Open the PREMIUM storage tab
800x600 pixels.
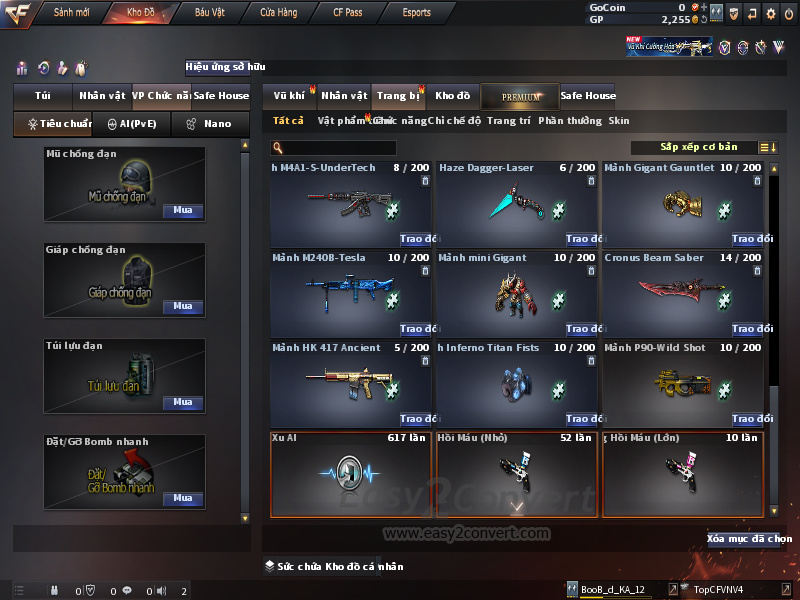[519, 96]
